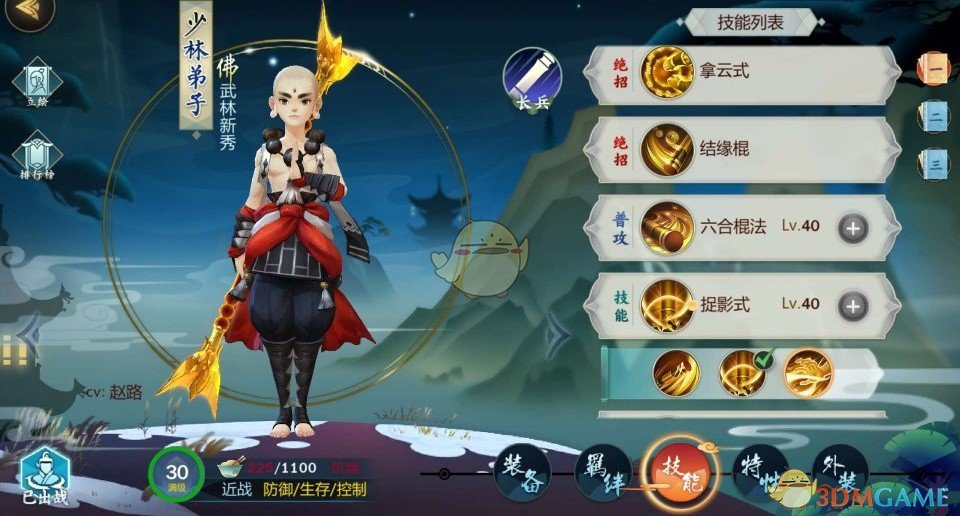
Task: Switch to skill preset tab 二
Action: click(x=934, y=115)
